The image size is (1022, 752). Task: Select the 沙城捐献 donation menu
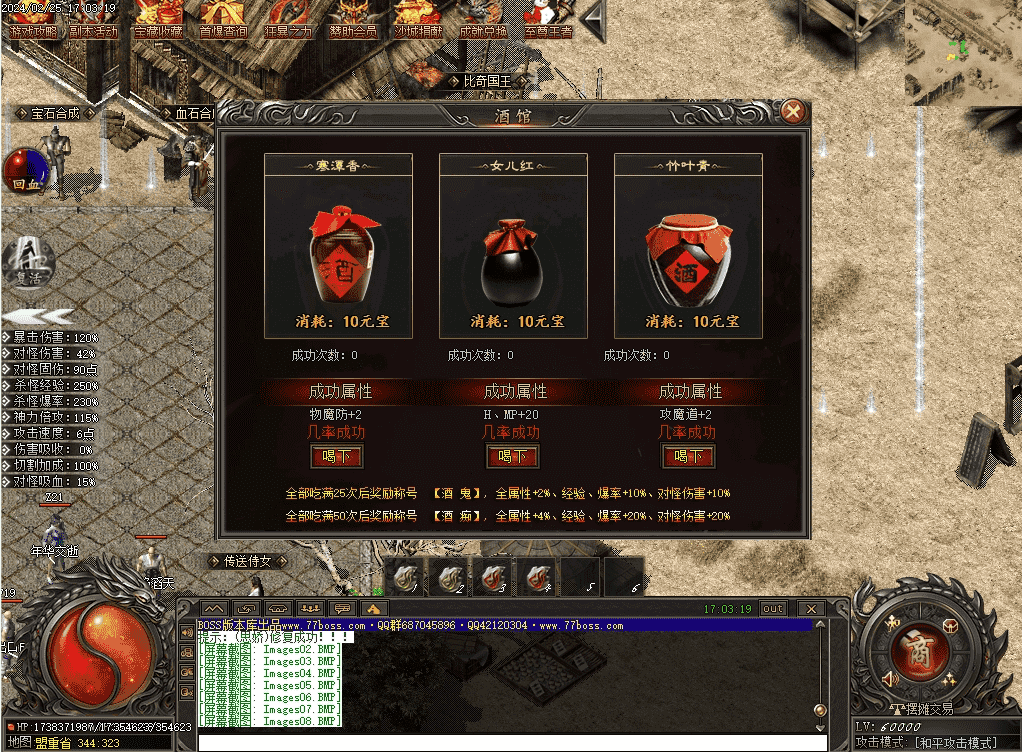418,18
